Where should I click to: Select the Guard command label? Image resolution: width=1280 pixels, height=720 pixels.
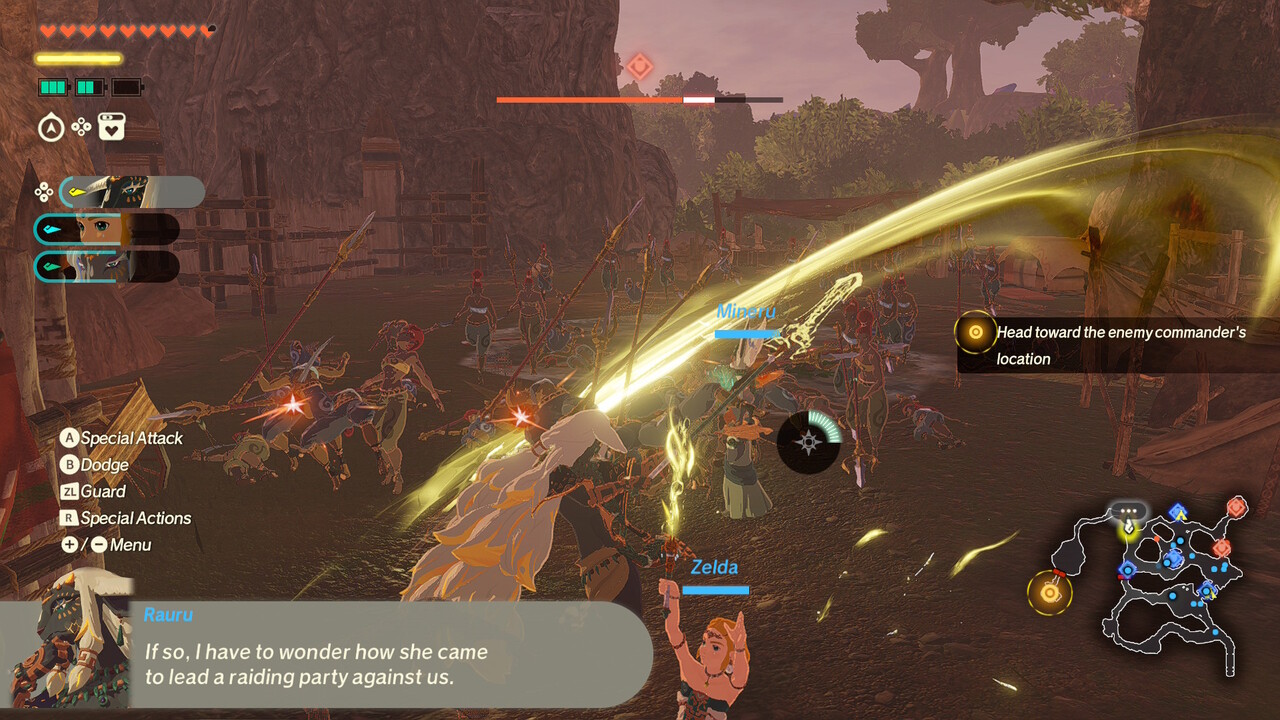pos(102,491)
